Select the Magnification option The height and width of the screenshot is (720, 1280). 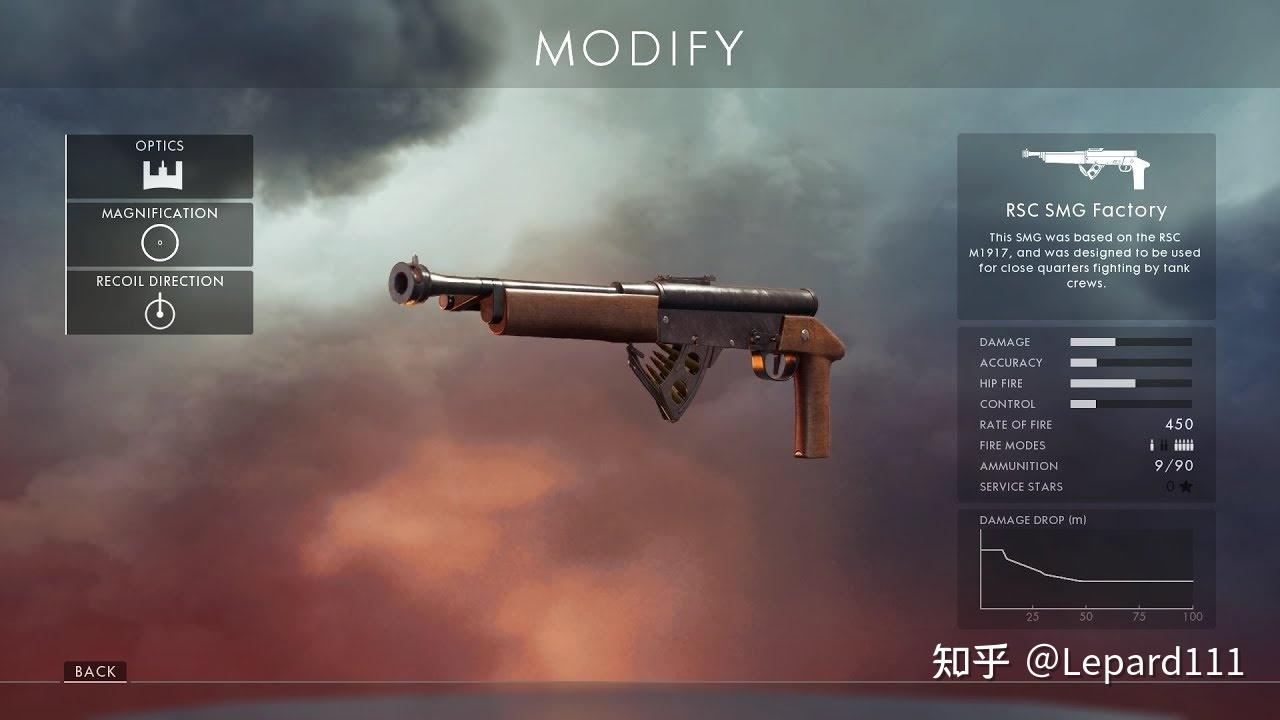click(160, 234)
